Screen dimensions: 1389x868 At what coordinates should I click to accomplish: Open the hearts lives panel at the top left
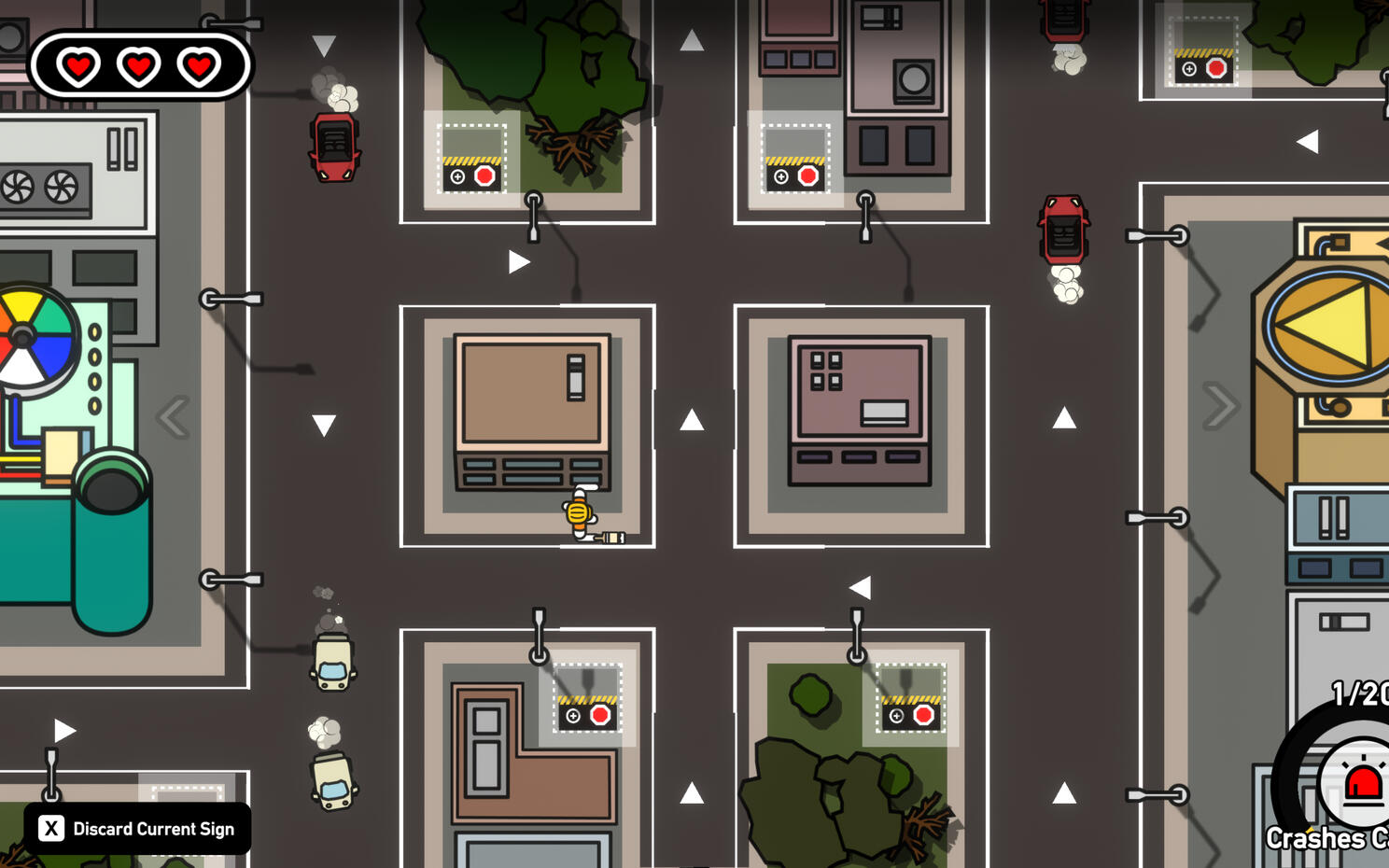pyautogui.click(x=138, y=66)
